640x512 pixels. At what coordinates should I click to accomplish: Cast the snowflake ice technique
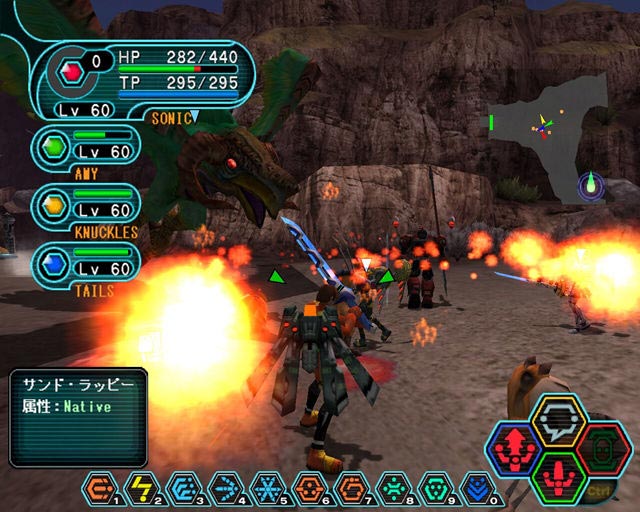[x=268, y=488]
